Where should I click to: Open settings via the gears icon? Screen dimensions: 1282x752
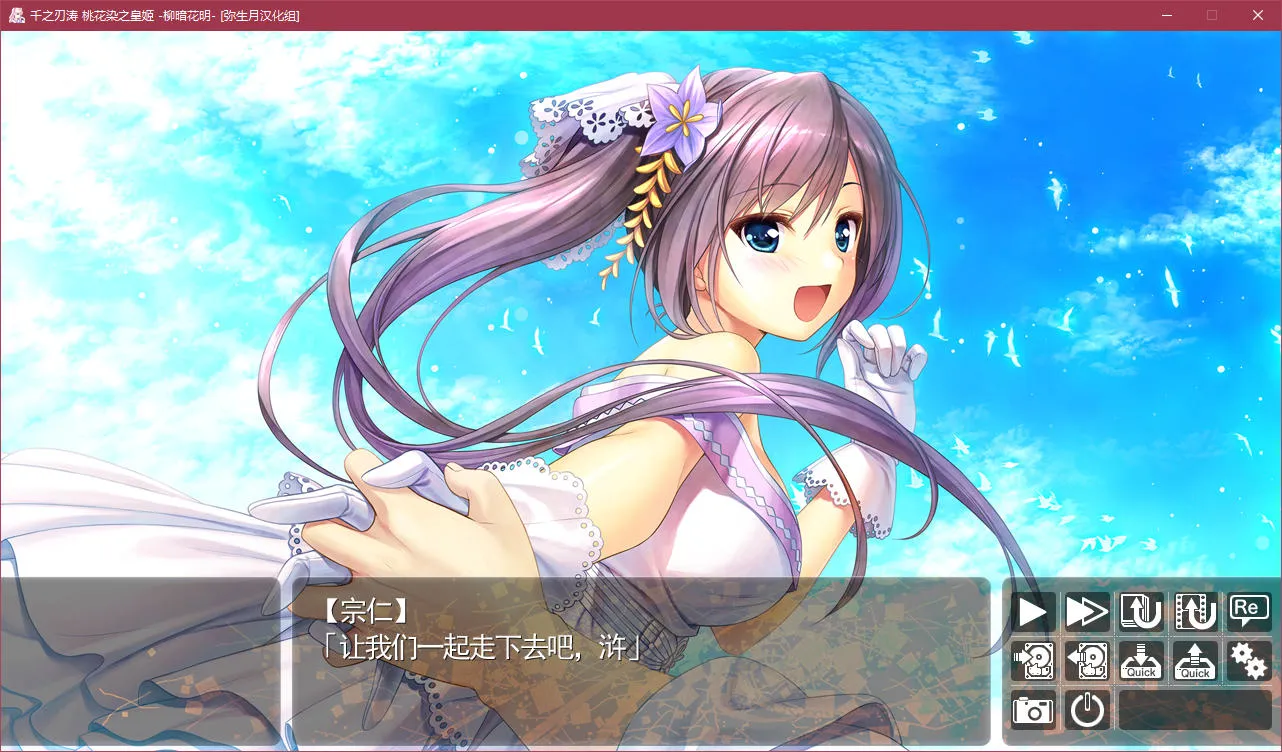1249,661
